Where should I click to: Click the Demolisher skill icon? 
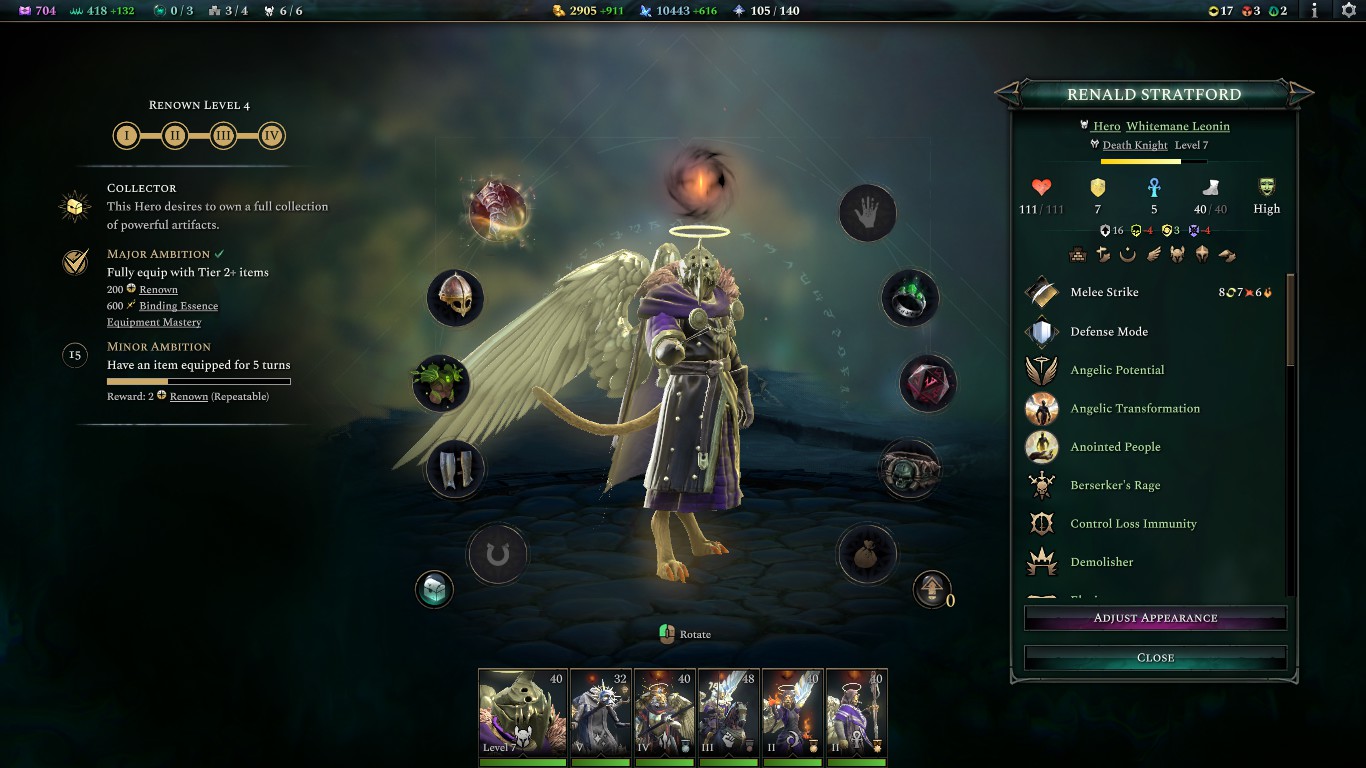[1041, 562]
